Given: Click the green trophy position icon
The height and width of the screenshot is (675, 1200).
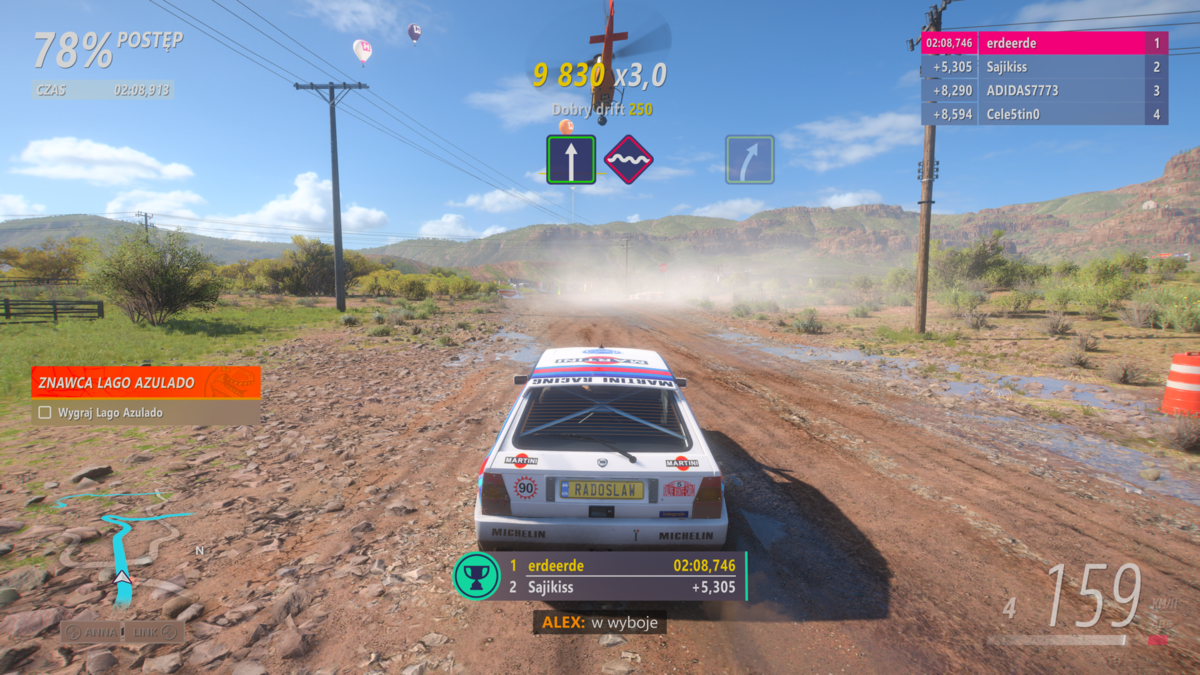Looking at the screenshot, I should (x=476, y=576).
